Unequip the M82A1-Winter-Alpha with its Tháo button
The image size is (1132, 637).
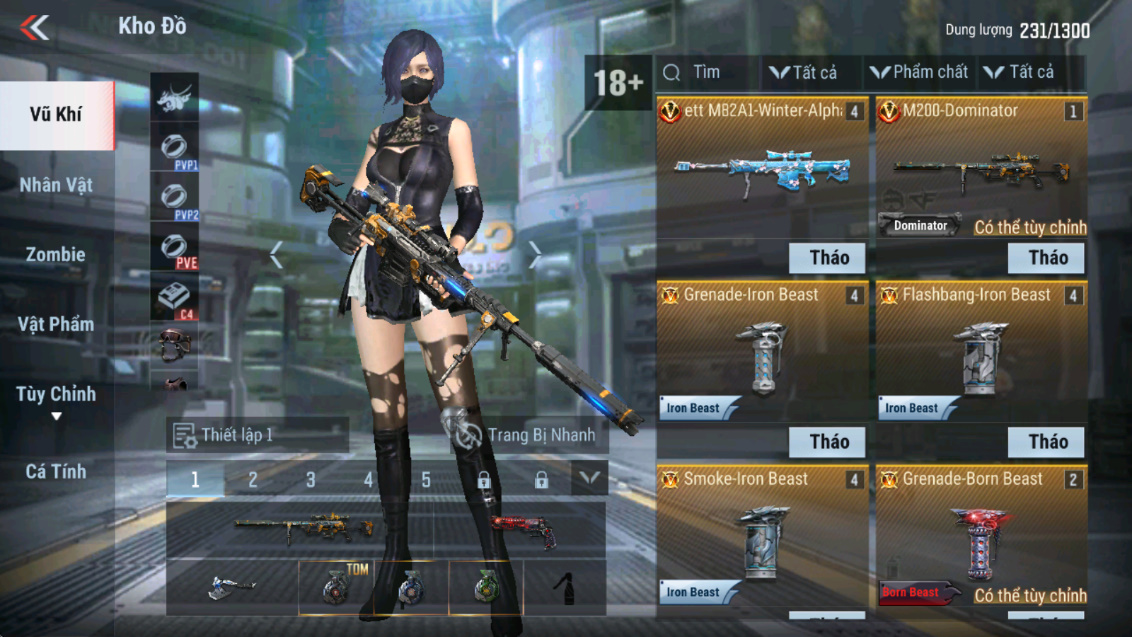[x=827, y=258]
